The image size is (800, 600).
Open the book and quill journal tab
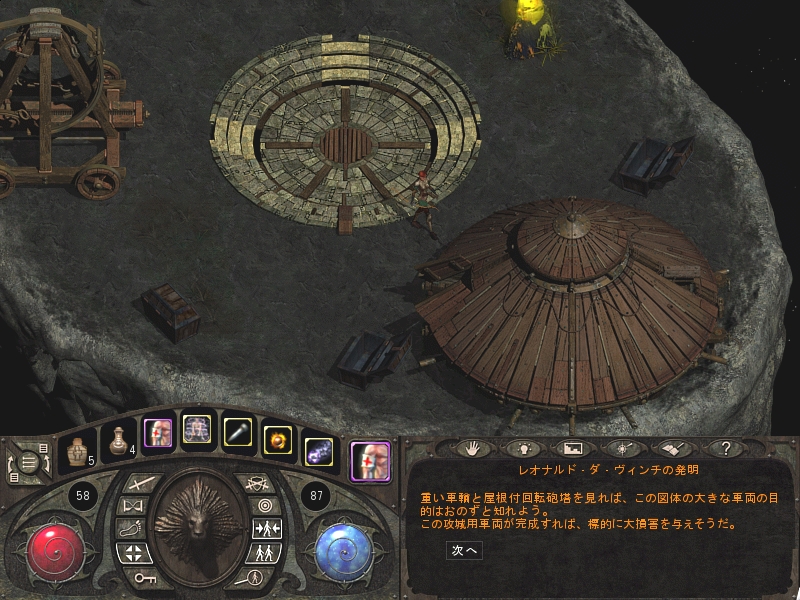[x=673, y=449]
